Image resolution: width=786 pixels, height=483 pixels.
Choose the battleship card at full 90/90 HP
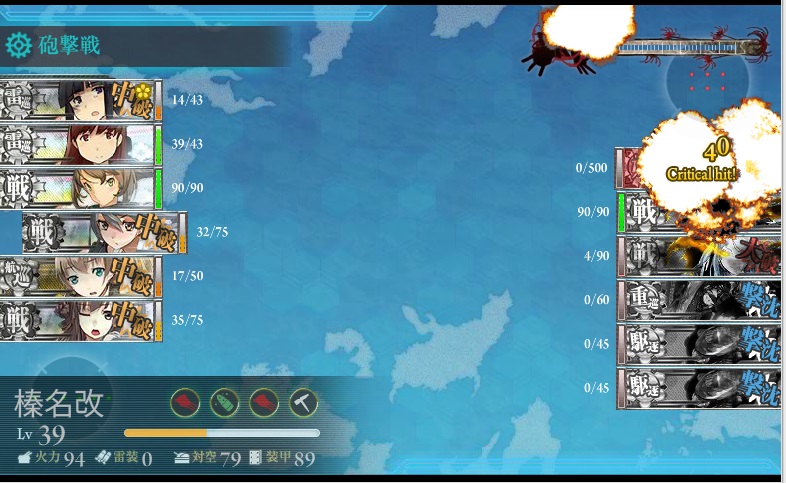pos(80,188)
